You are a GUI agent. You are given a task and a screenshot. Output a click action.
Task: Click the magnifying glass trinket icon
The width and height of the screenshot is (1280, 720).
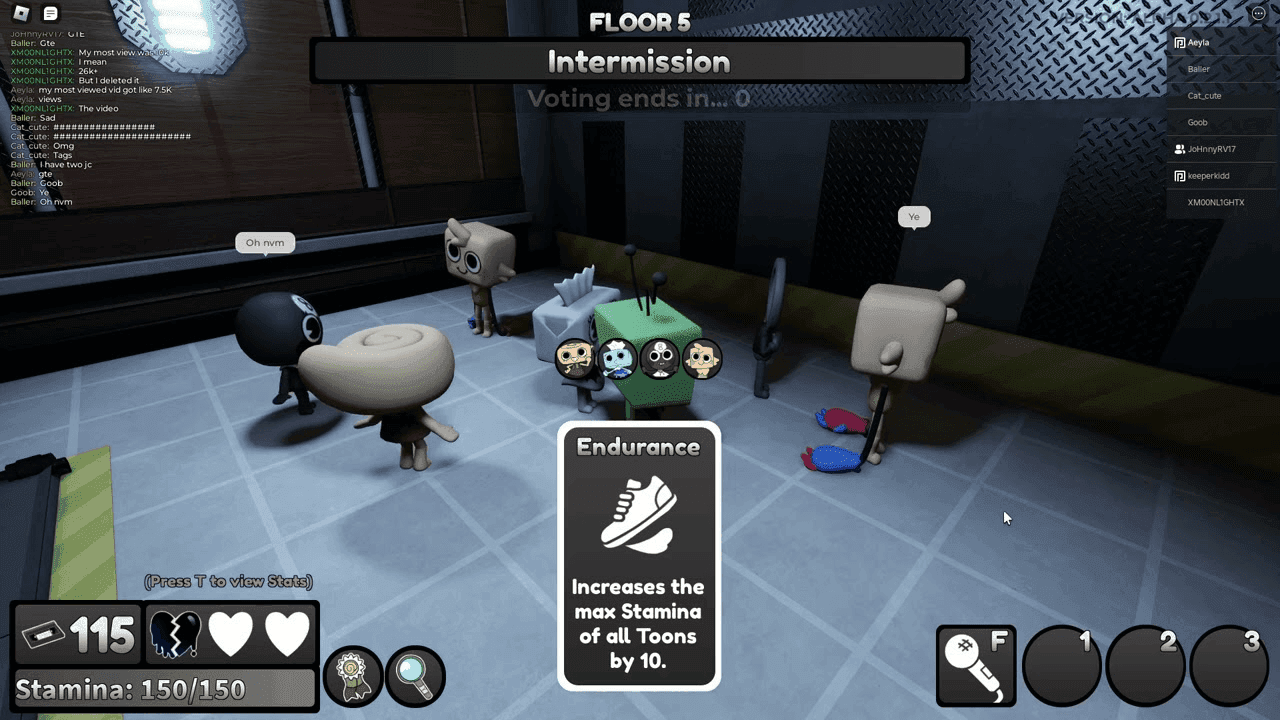point(414,675)
